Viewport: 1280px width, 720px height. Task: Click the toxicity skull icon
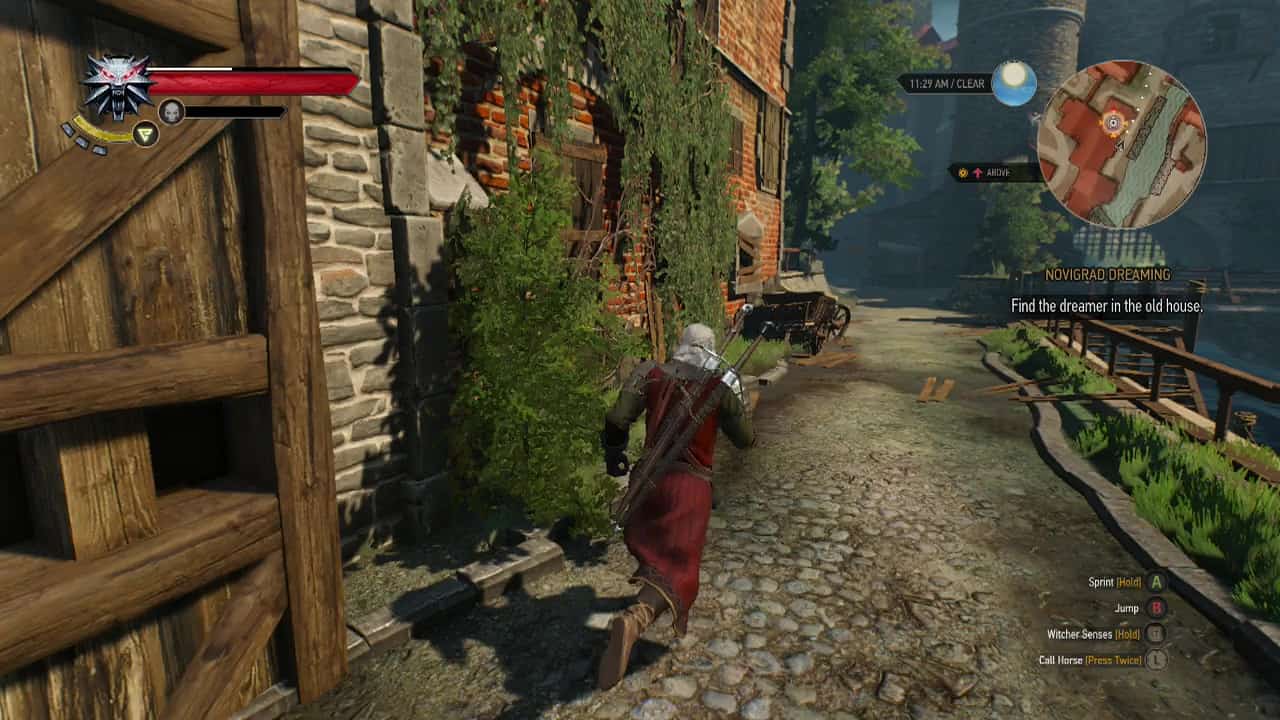172,111
